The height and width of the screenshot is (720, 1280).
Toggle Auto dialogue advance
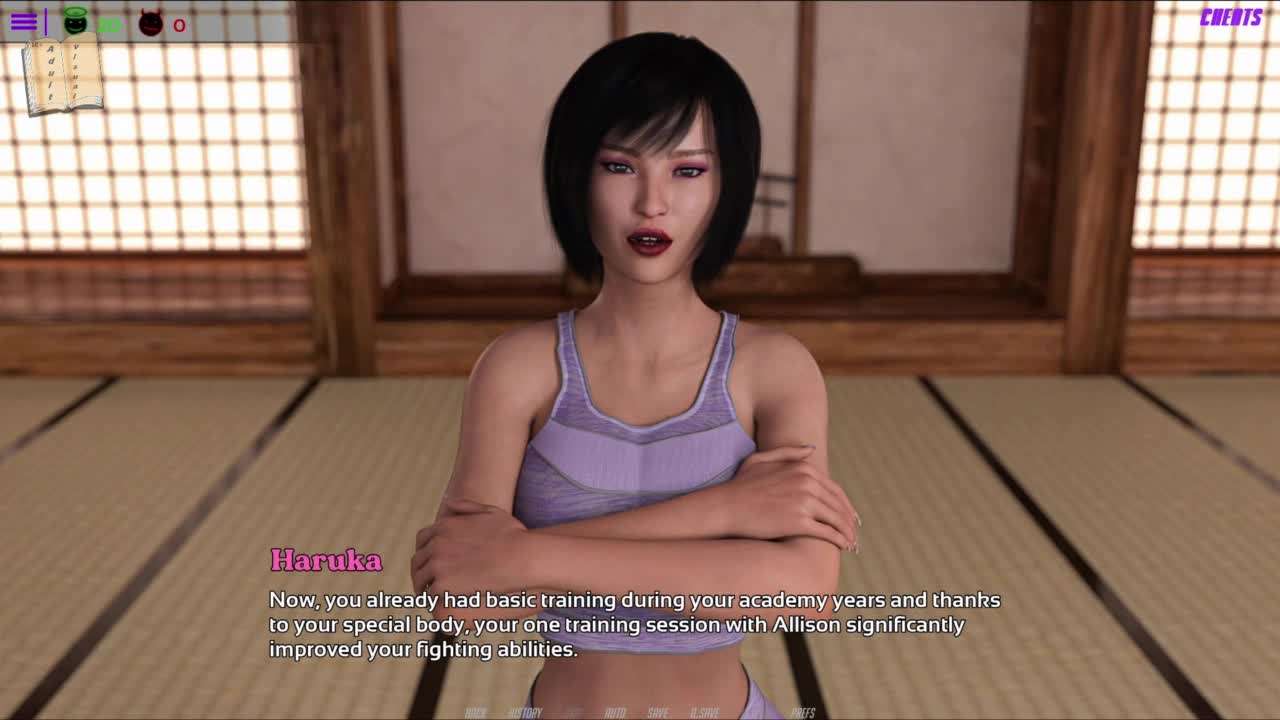pos(615,712)
